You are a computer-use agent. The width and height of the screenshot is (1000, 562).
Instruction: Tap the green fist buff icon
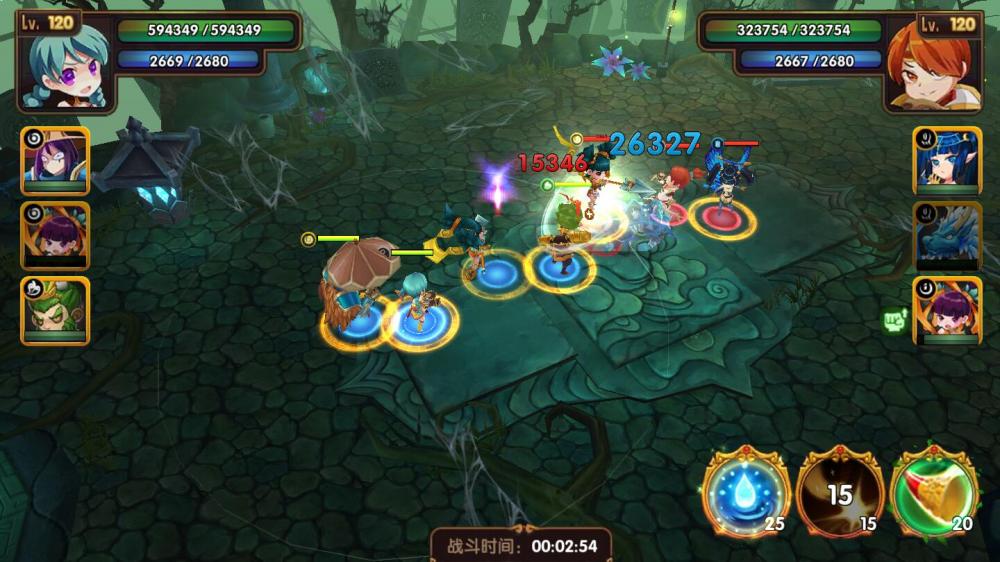[894, 321]
